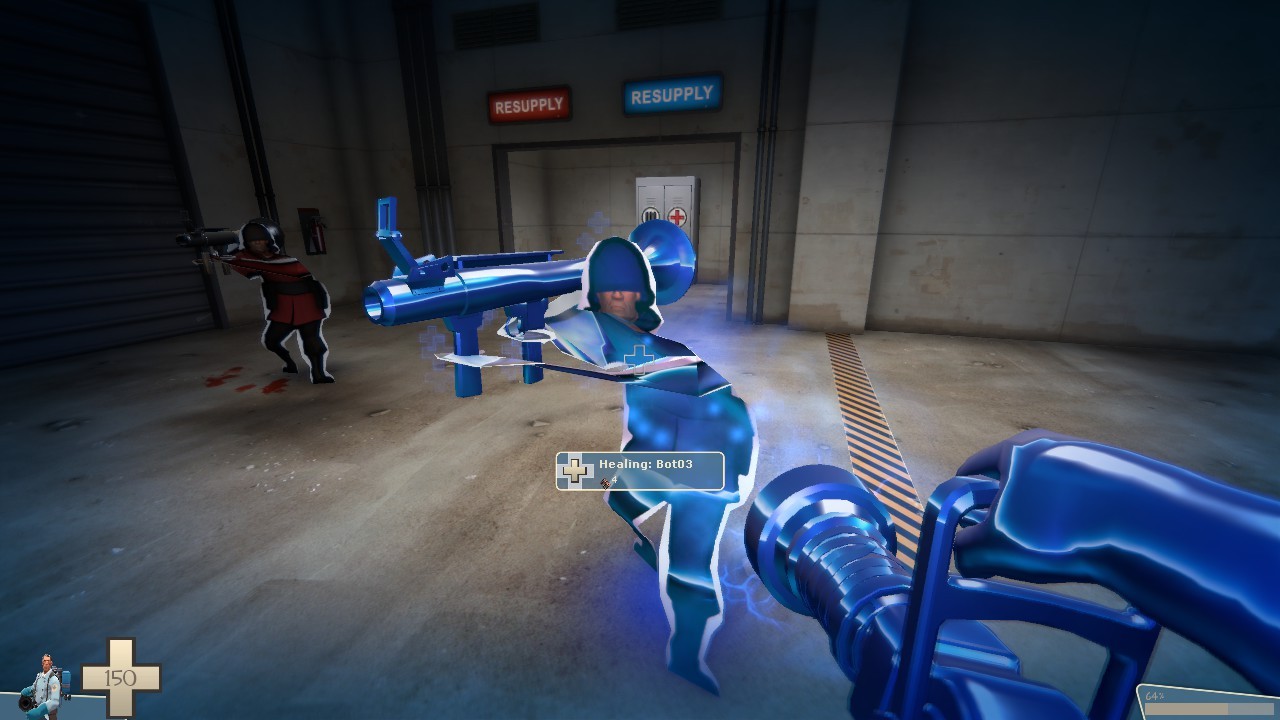Screen dimensions: 1280x720
Task: Click the 64% ÜberCharge progress bar
Action: [x=1210, y=709]
